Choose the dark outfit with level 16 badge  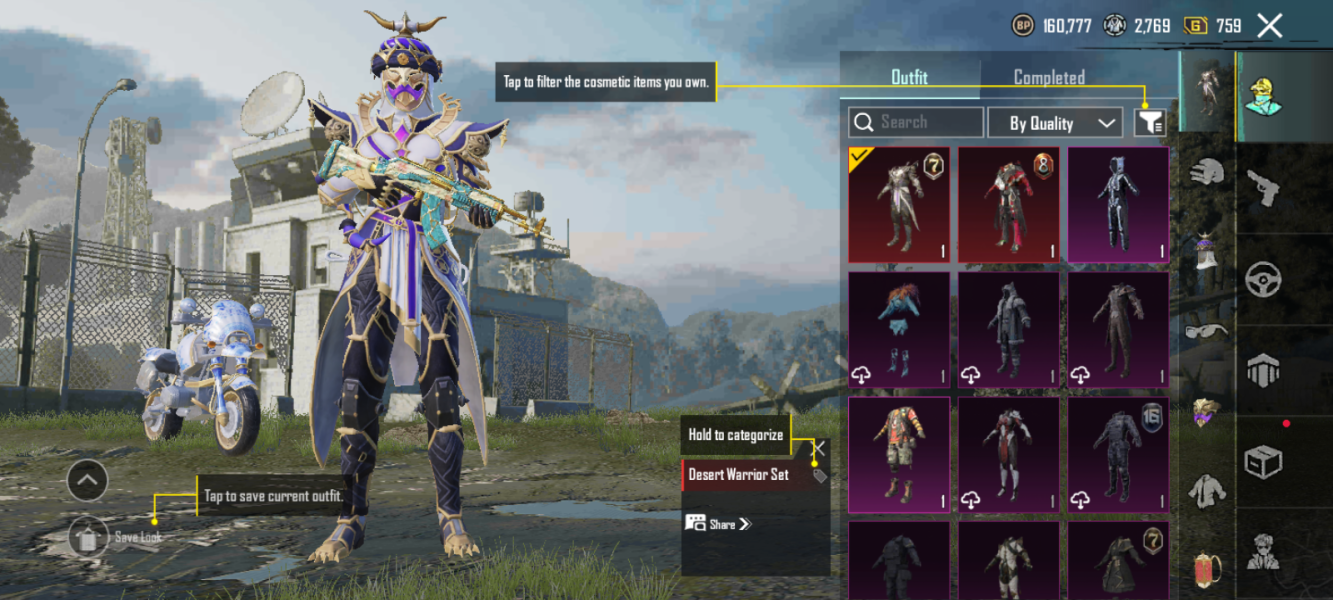1118,455
